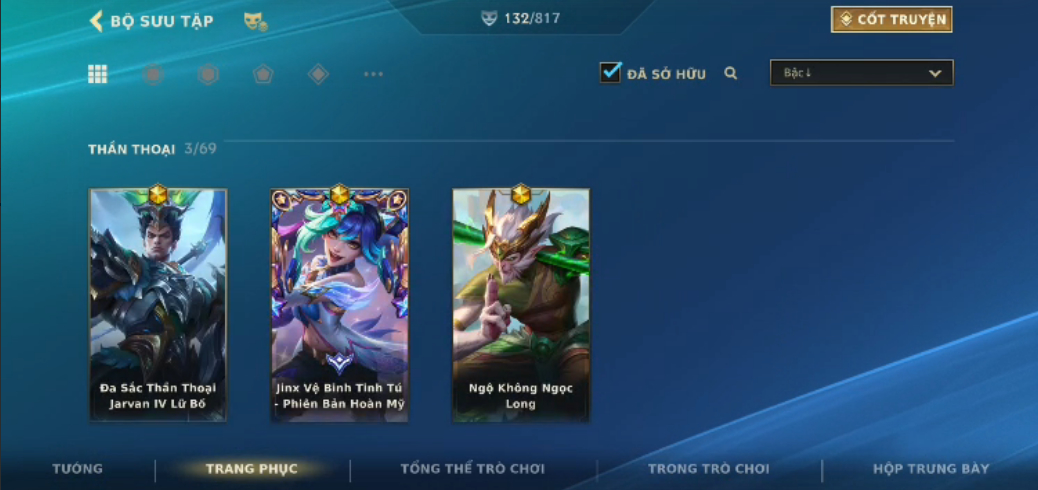Choose the diamond rarity filter
Image resolution: width=1038 pixels, height=490 pixels.
pos(318,74)
